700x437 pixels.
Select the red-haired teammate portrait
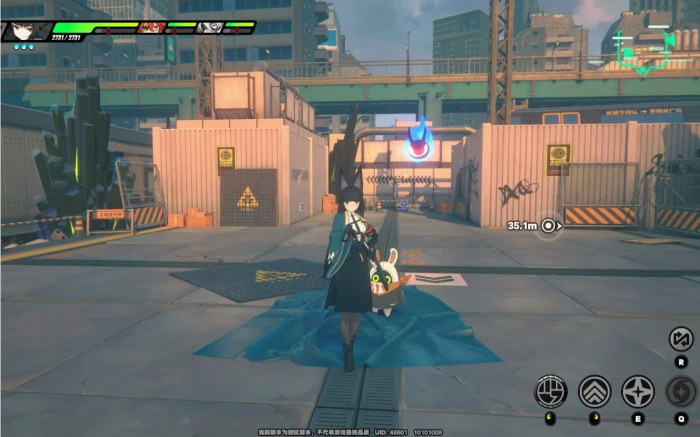pyautogui.click(x=152, y=27)
